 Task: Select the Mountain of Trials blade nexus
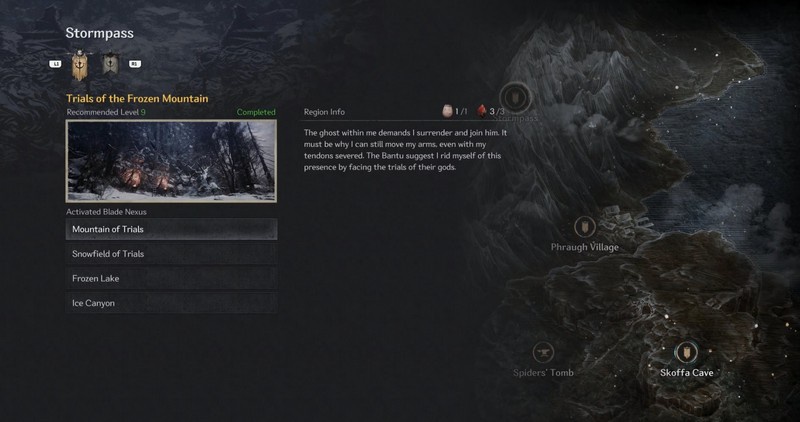click(x=171, y=229)
